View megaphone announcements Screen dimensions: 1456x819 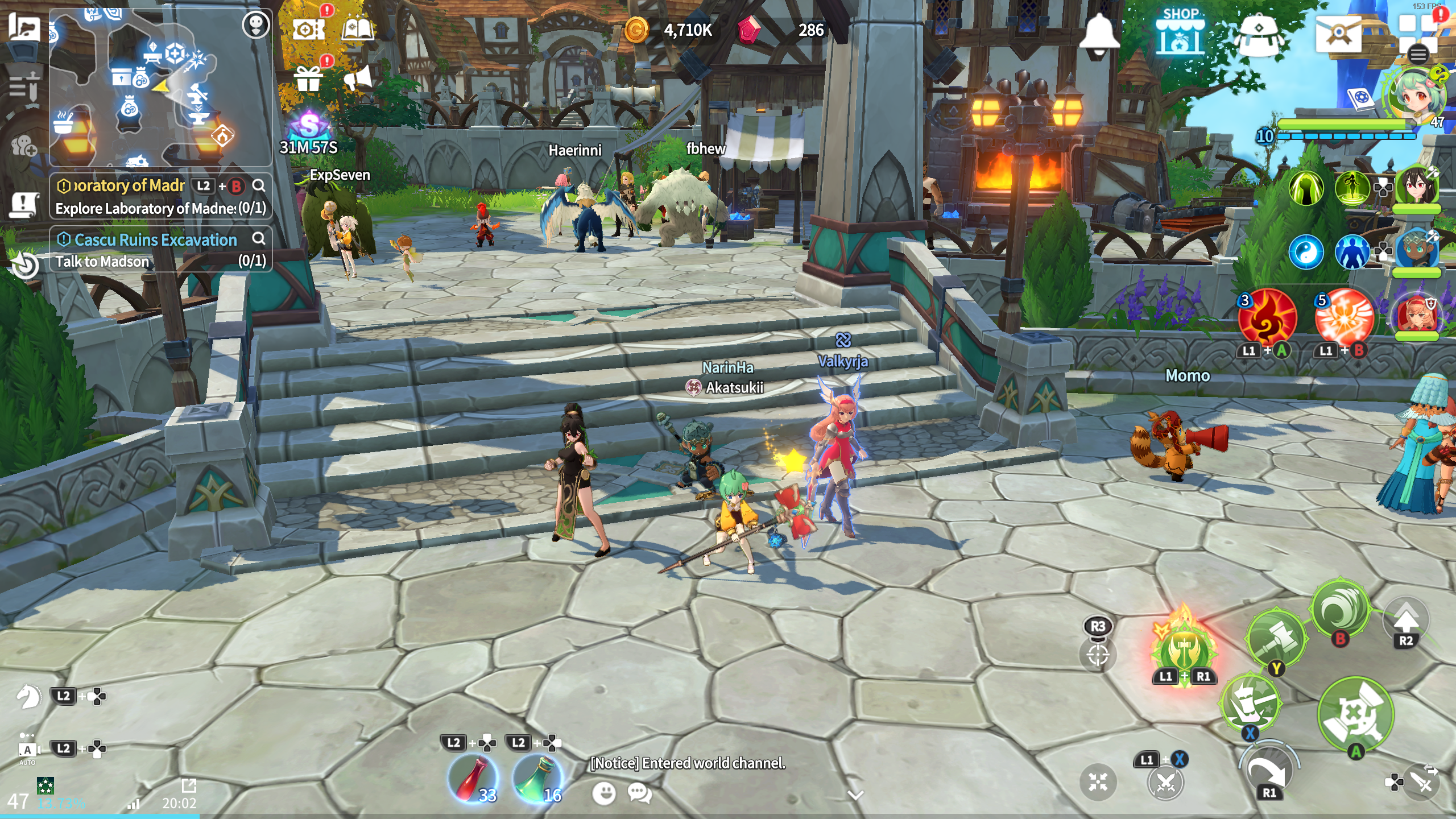pos(358,78)
